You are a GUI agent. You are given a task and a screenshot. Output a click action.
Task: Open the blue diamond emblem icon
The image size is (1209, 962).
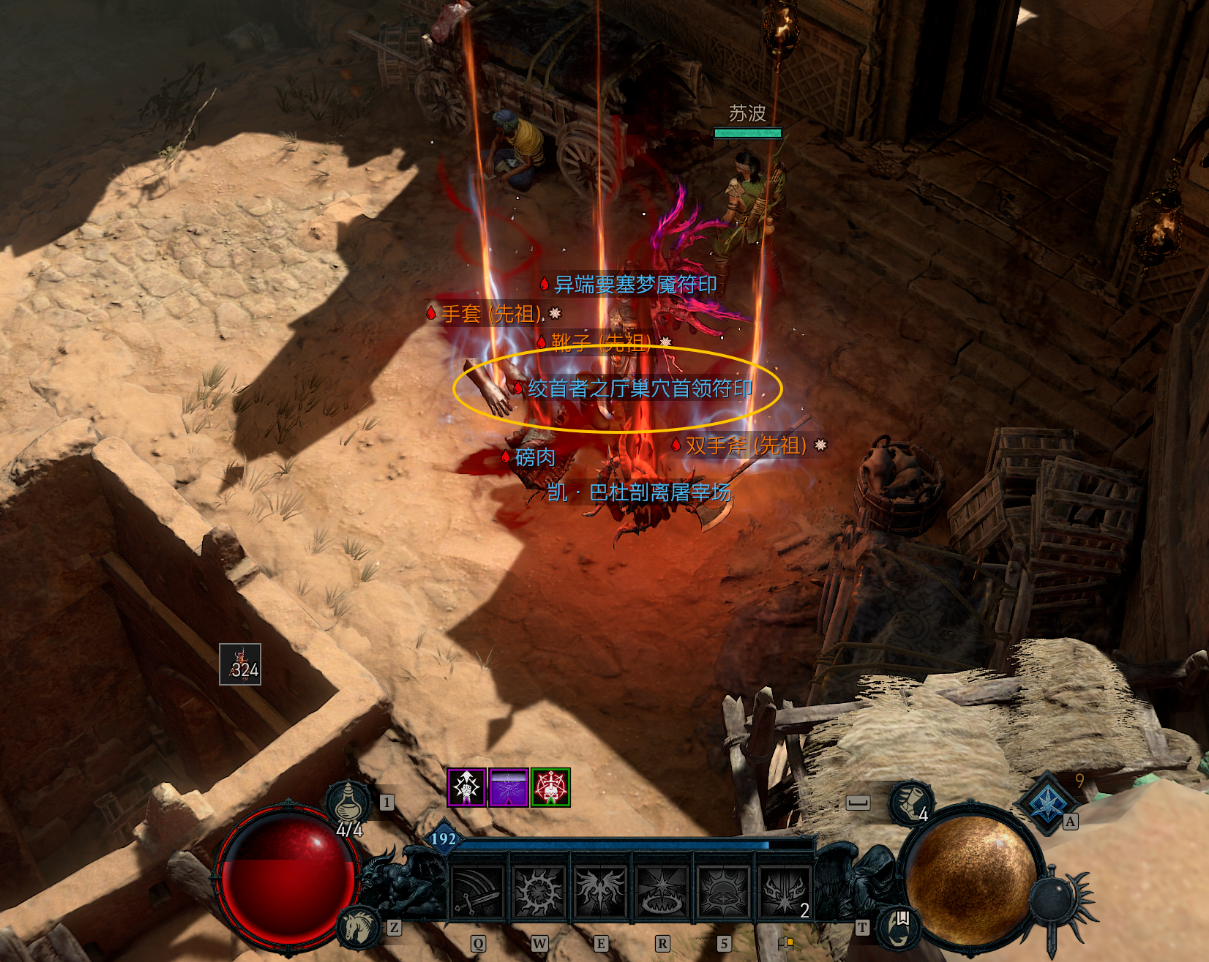click(x=1046, y=802)
